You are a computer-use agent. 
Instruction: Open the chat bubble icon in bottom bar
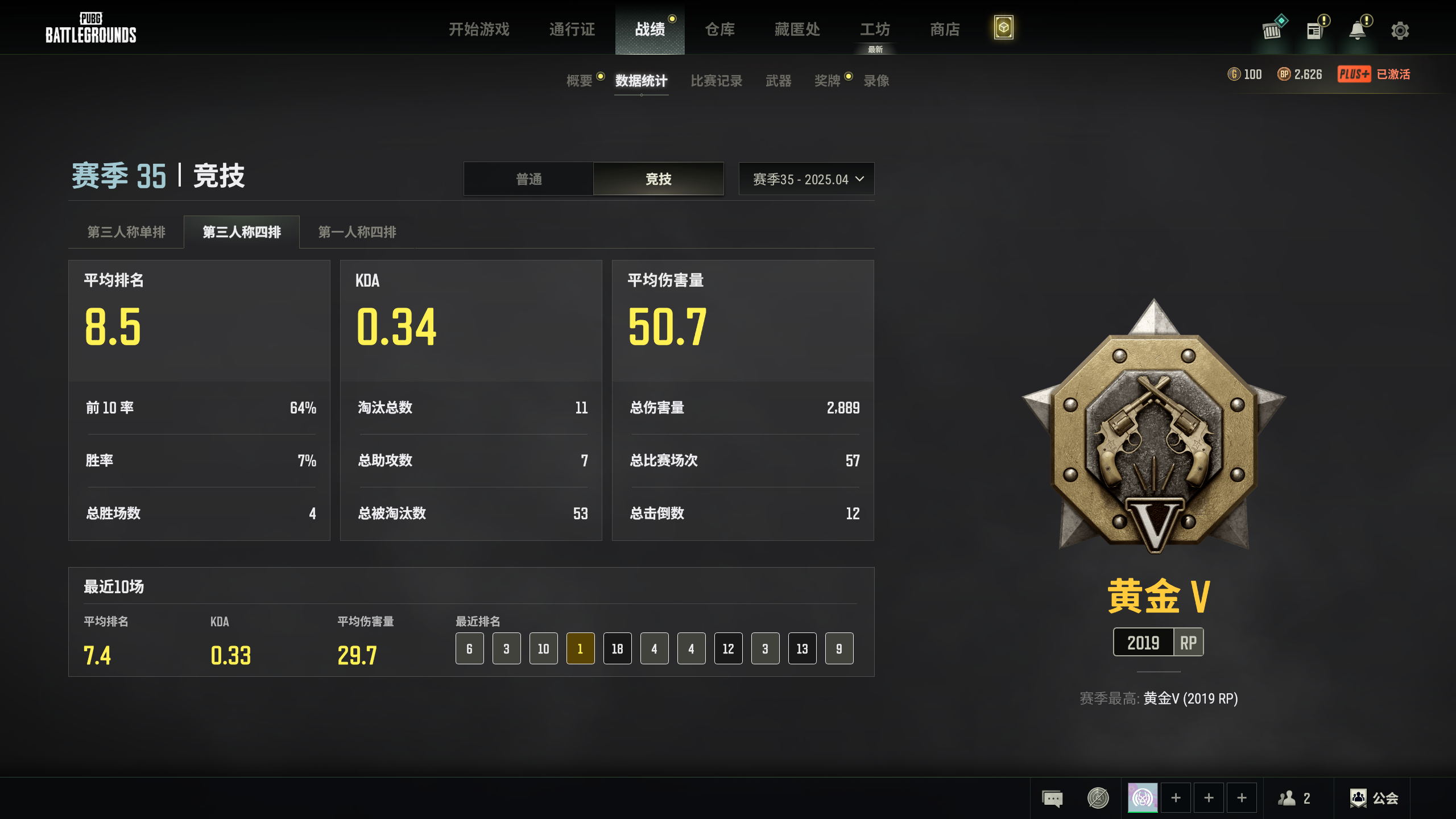click(1052, 797)
